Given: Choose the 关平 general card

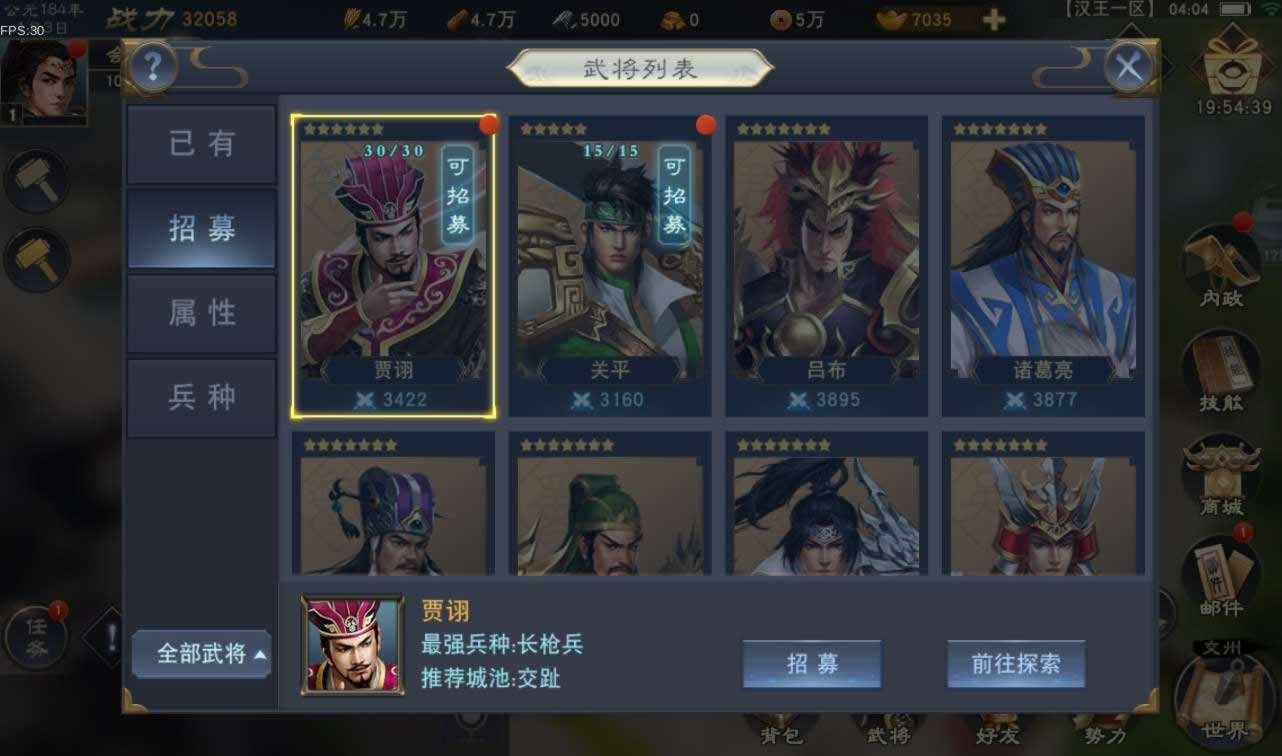Looking at the screenshot, I should click(x=610, y=265).
